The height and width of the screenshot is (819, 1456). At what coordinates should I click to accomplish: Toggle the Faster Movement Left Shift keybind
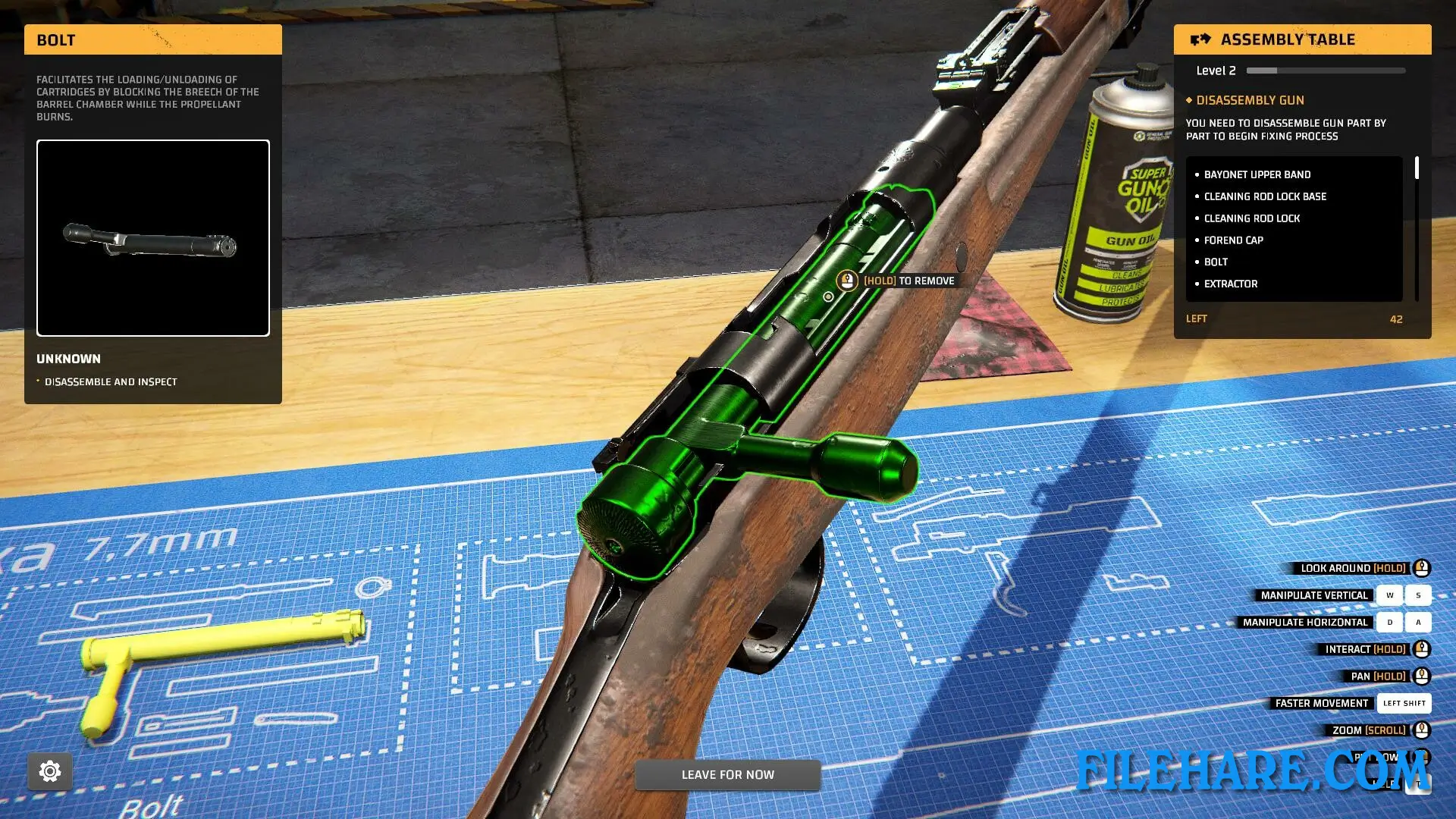(1404, 703)
